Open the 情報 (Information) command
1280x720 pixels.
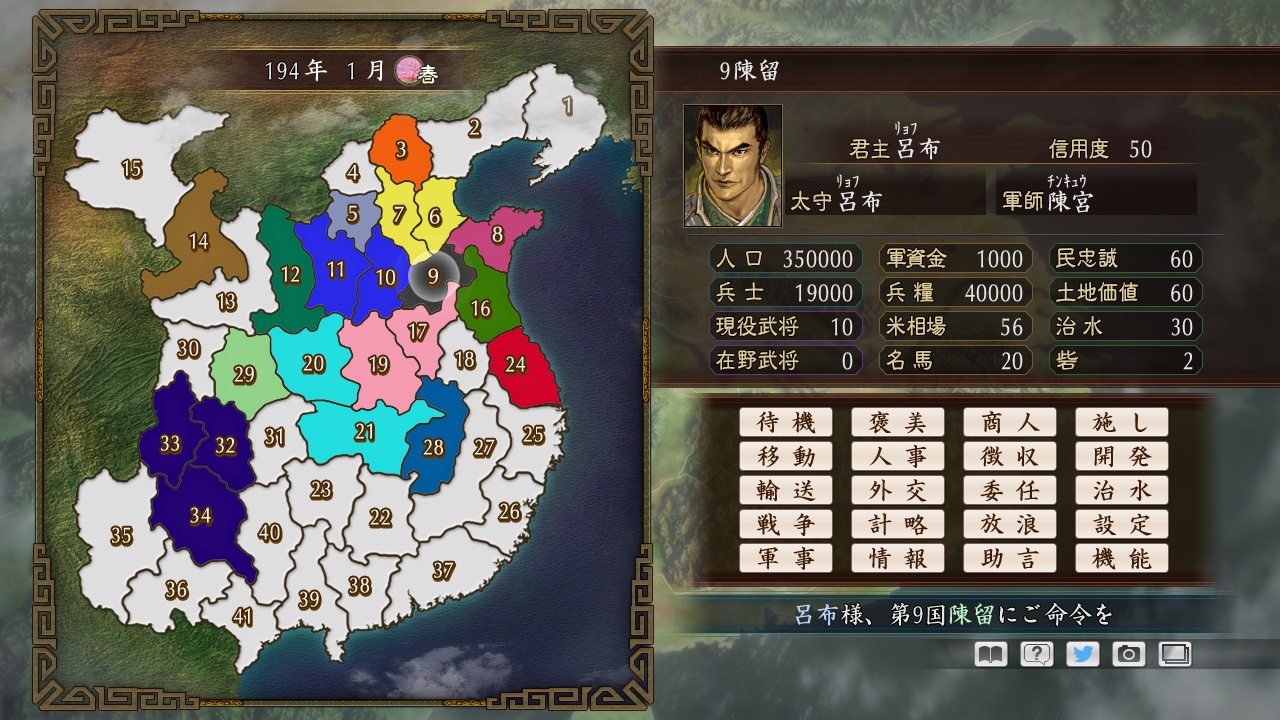(898, 558)
